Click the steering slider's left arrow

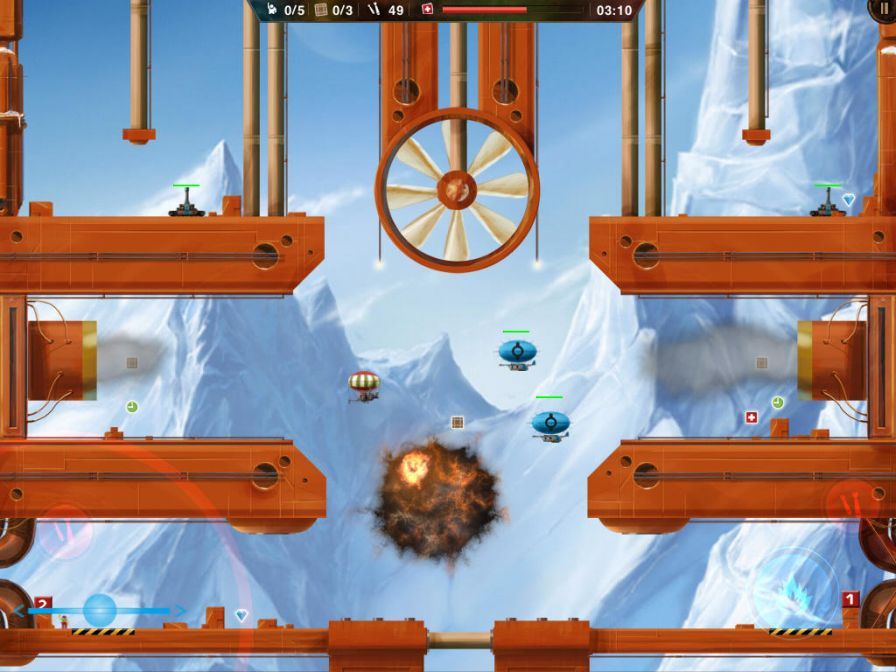tap(20, 610)
